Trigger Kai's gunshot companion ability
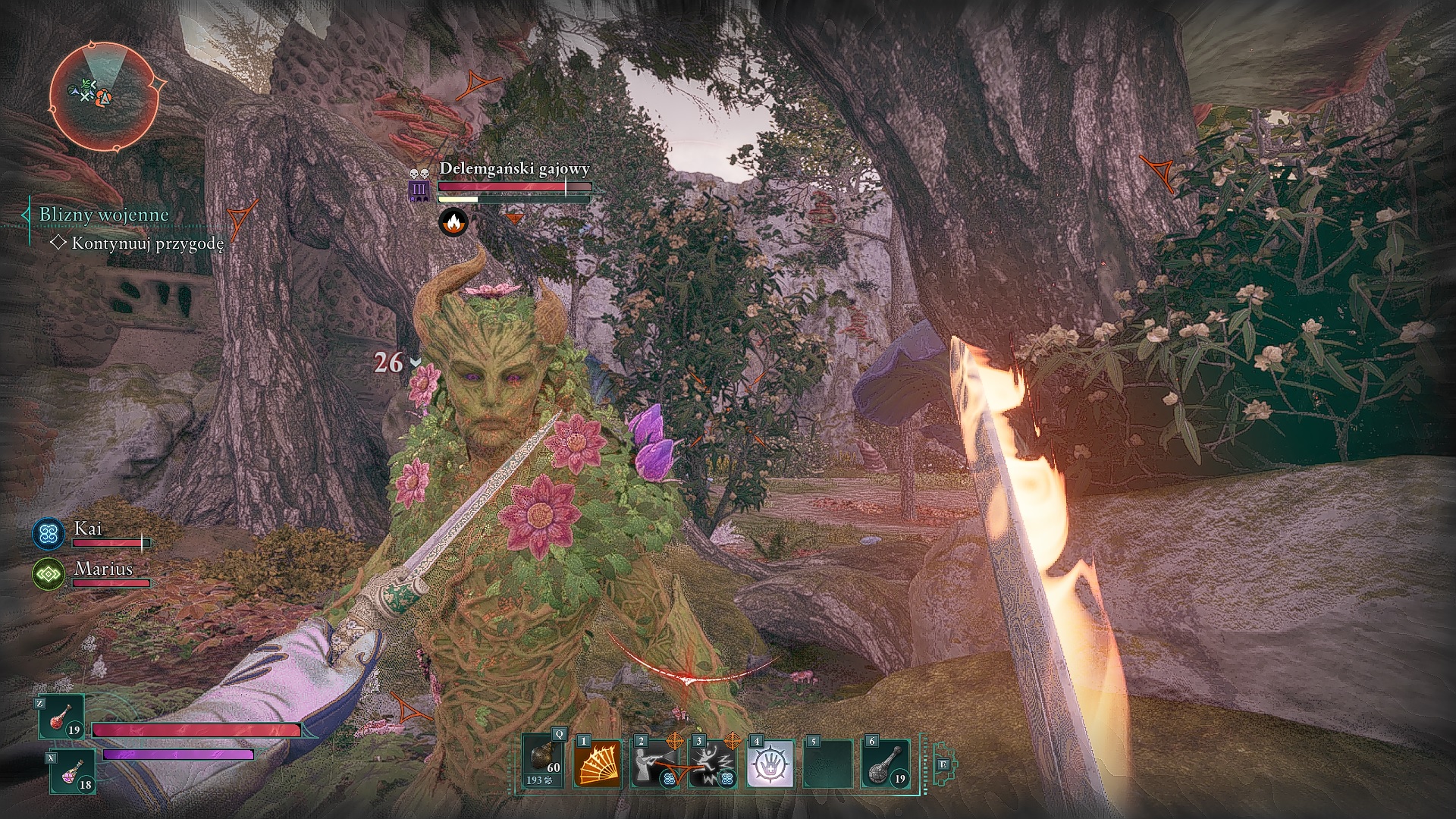 [654, 764]
